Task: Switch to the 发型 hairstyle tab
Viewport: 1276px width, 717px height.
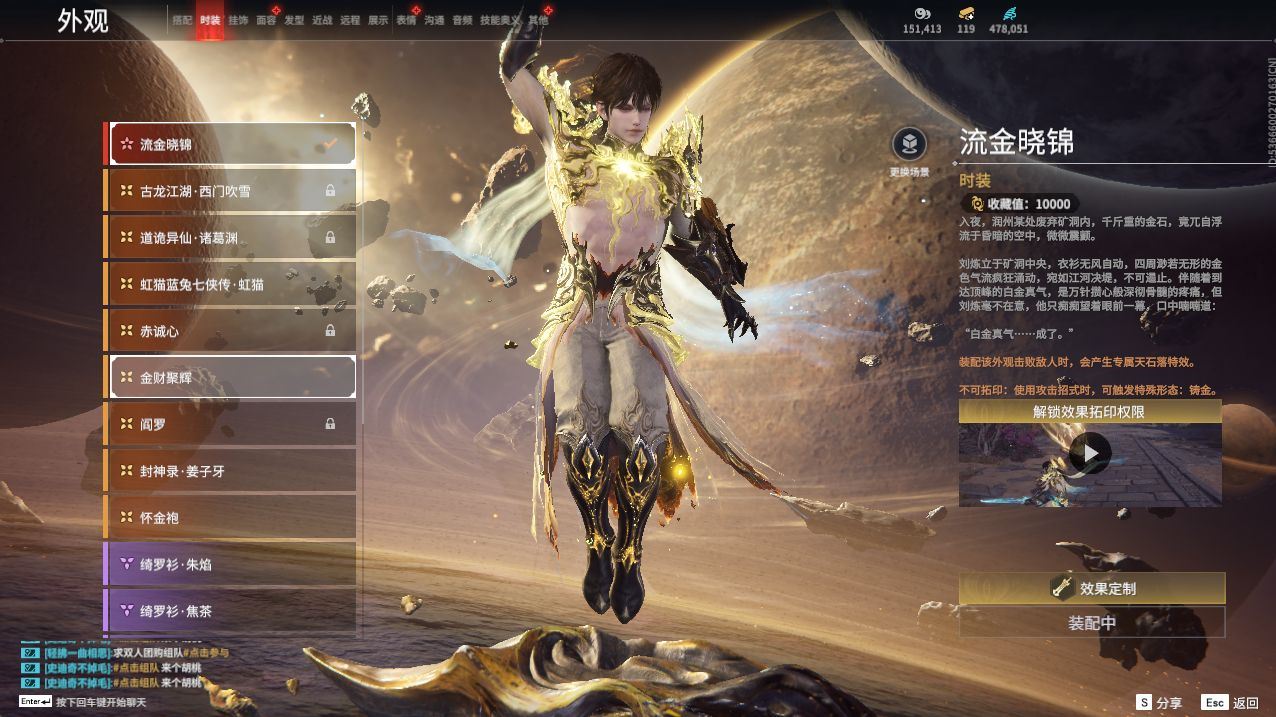Action: coord(294,20)
